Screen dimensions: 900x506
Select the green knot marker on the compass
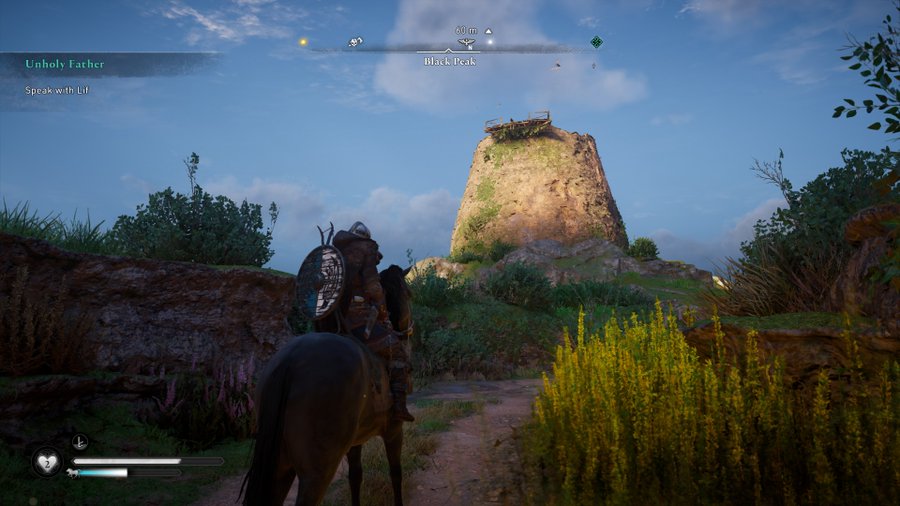coord(596,42)
